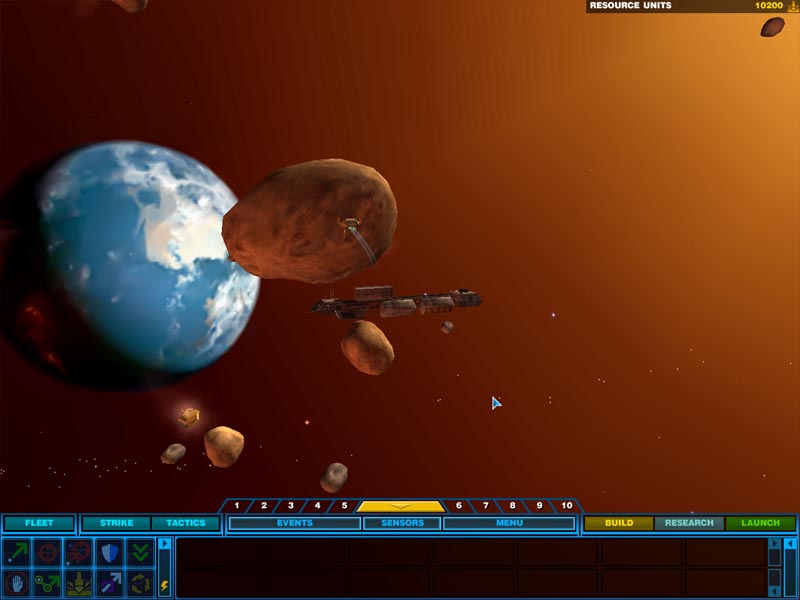800x600 pixels.
Task: Activate the green double-chevron dock command
Action: (139, 552)
